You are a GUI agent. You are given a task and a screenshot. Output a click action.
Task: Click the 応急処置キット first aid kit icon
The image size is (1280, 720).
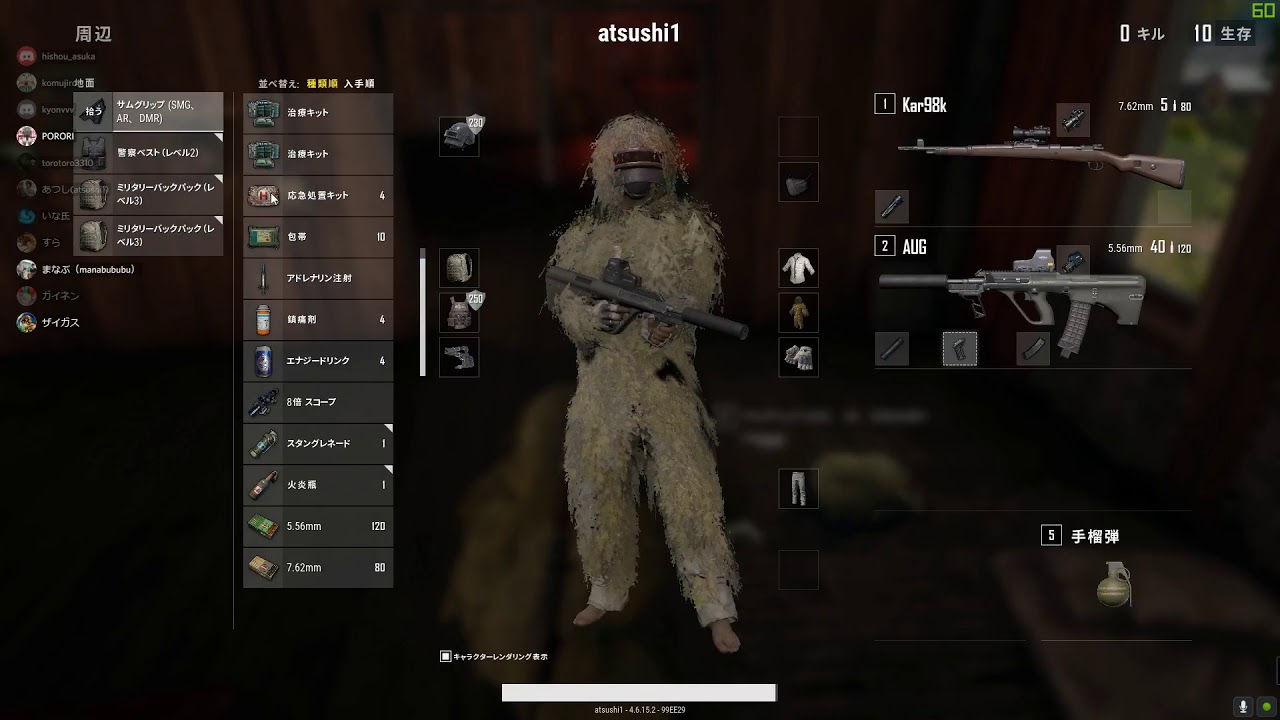[x=263, y=195]
